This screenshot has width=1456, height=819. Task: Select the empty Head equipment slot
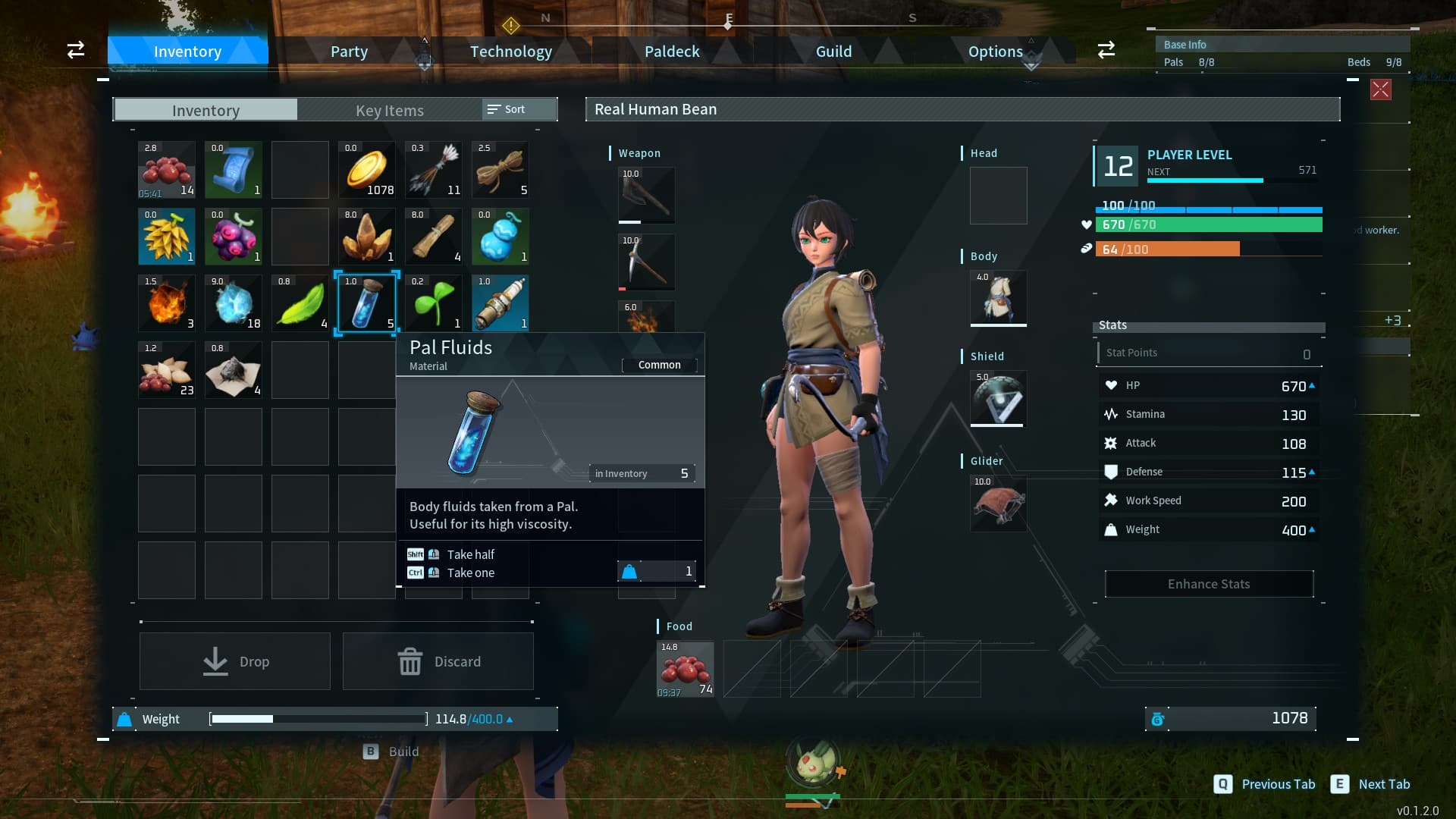coord(997,196)
